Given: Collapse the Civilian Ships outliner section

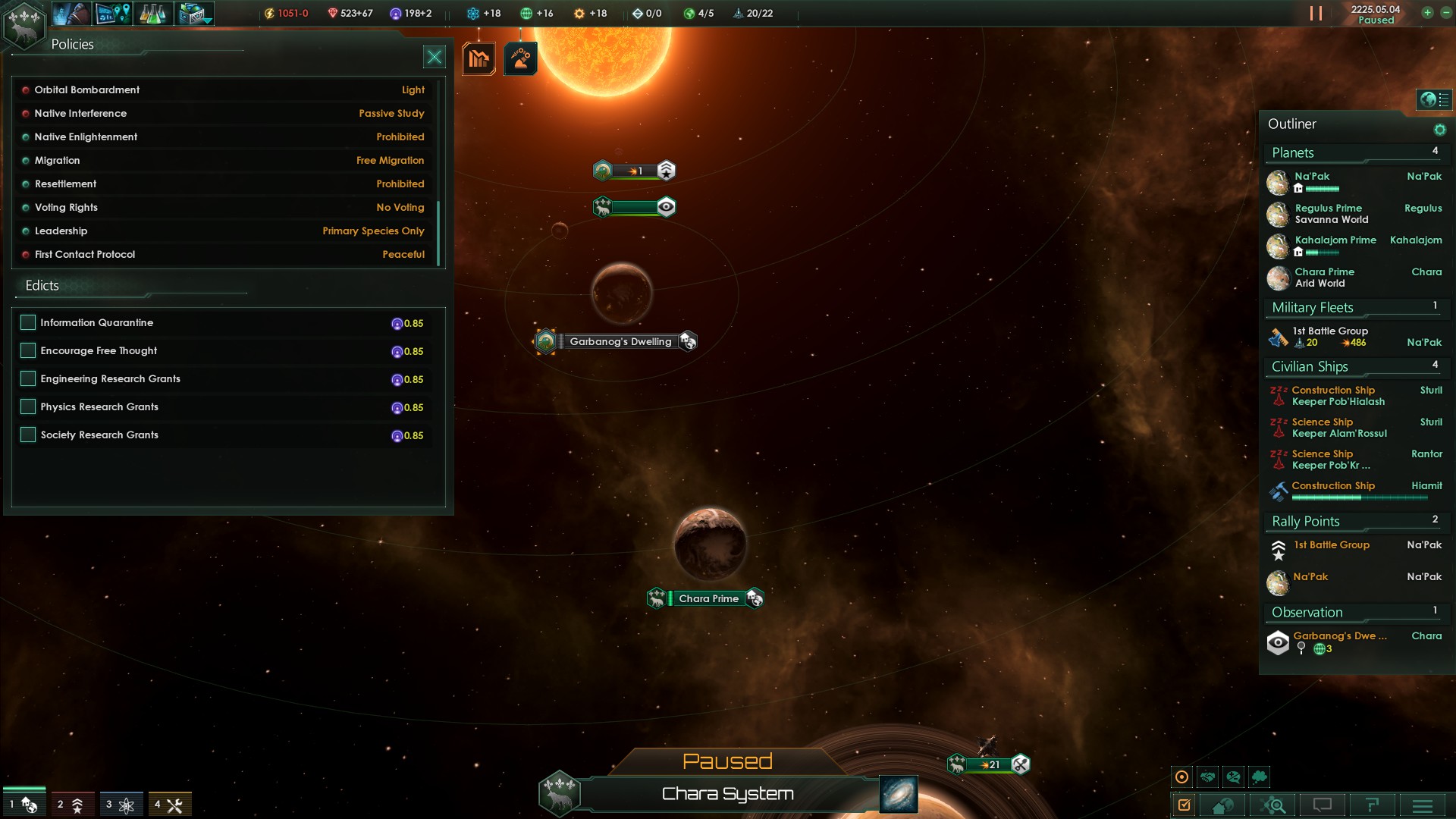Looking at the screenshot, I should point(1310,367).
